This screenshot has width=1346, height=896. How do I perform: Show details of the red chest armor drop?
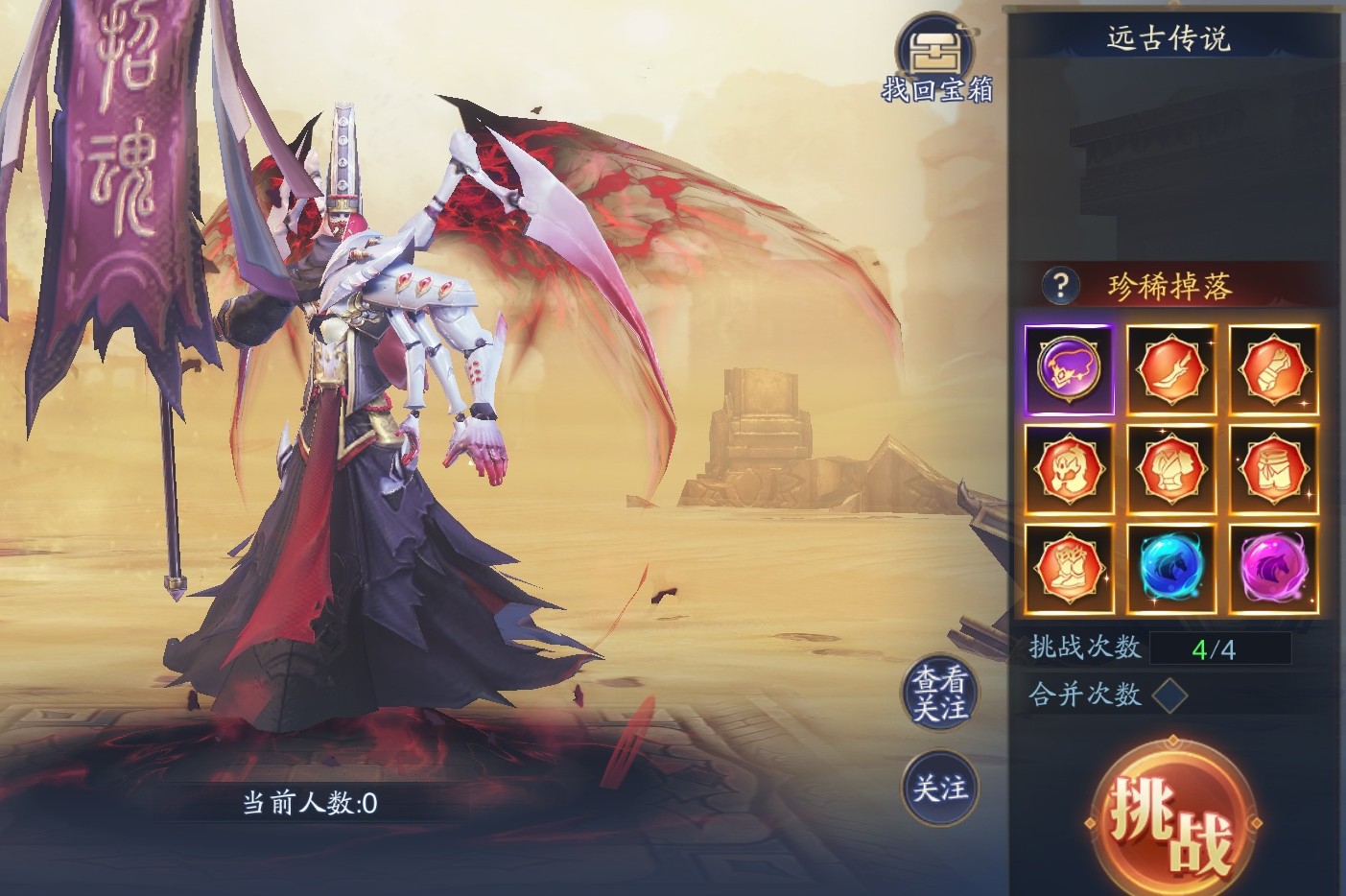pyautogui.click(x=1171, y=469)
